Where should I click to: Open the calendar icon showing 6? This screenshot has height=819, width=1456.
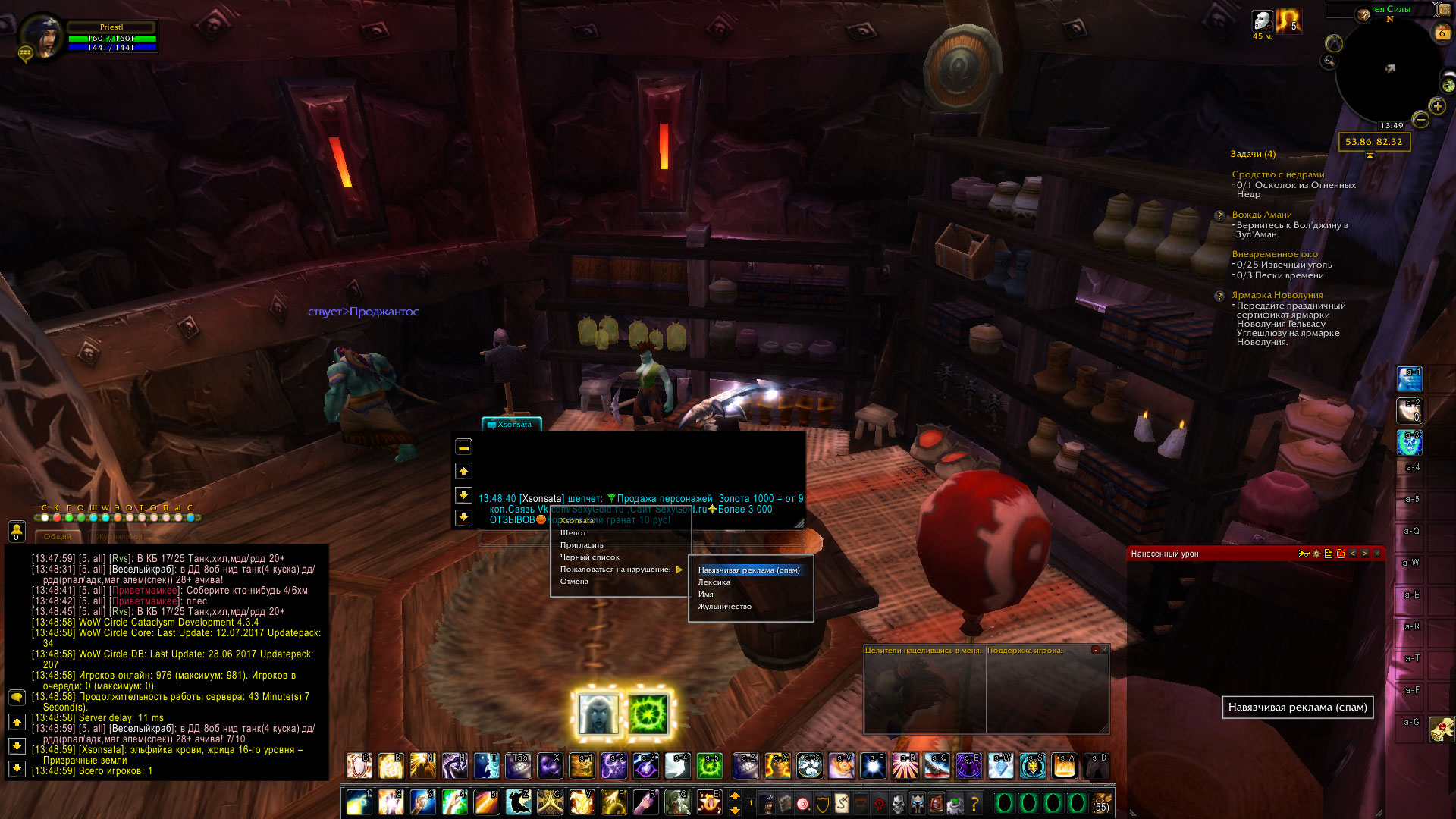point(1441,33)
